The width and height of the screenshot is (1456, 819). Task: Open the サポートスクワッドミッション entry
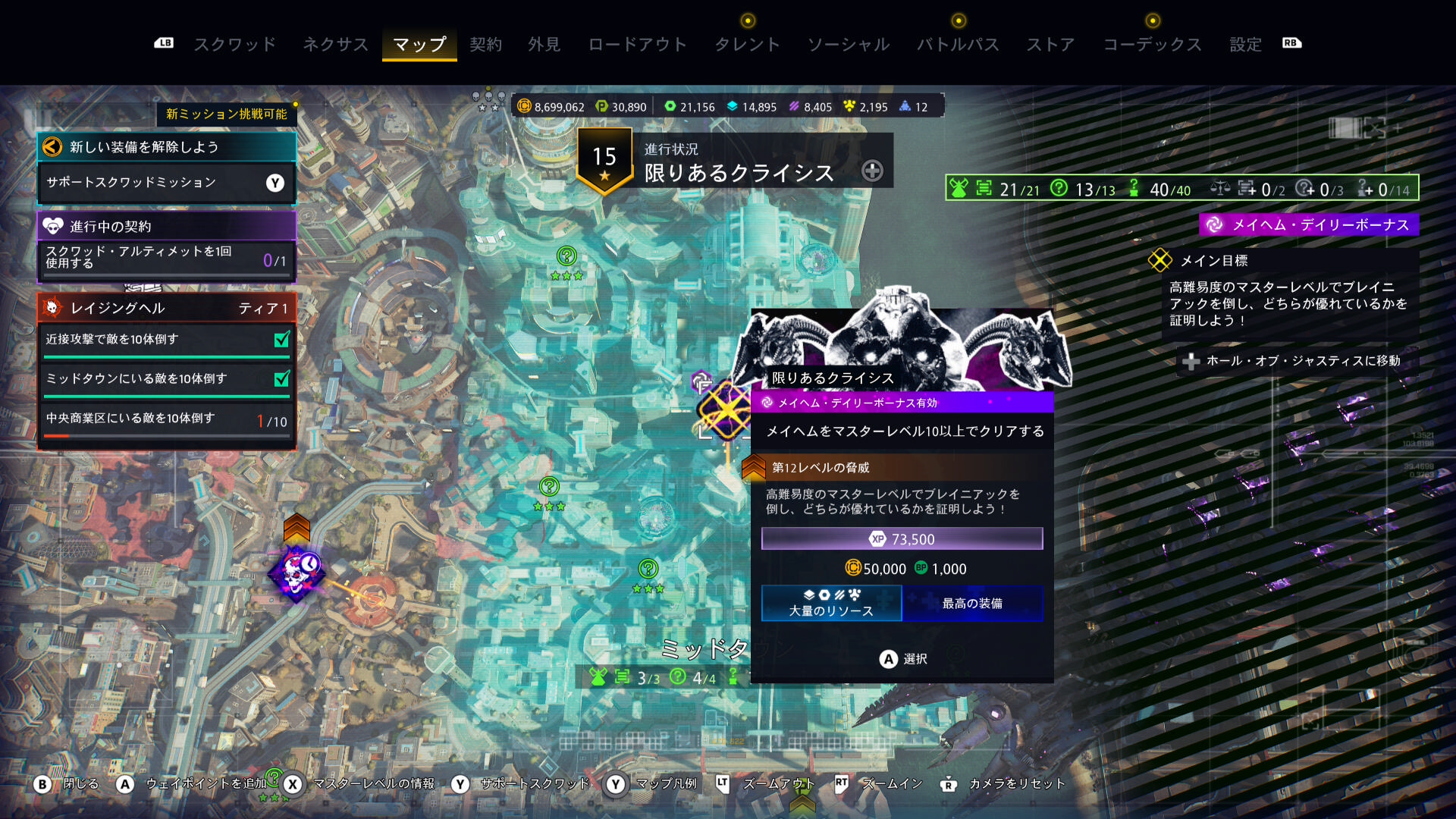[166, 183]
